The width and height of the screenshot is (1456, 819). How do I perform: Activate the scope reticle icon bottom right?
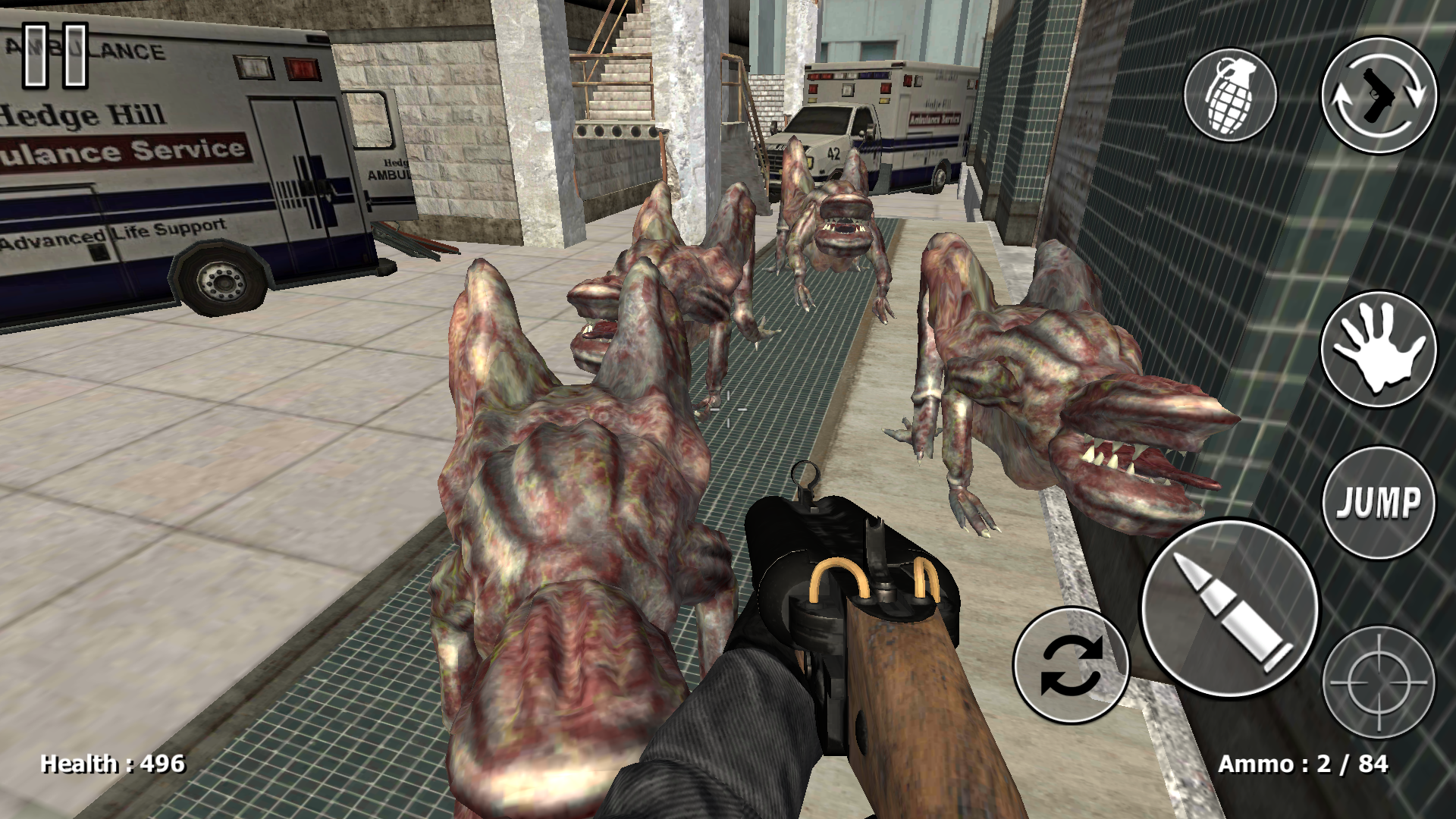tap(1380, 682)
